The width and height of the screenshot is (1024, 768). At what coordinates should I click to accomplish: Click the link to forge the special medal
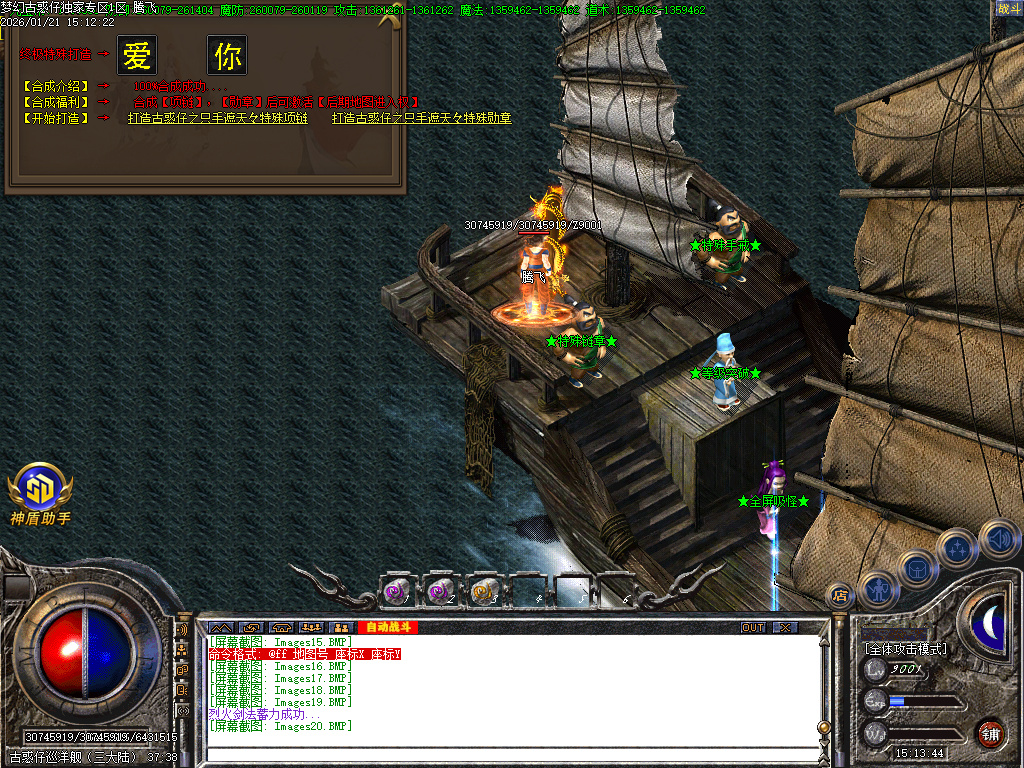pos(422,118)
